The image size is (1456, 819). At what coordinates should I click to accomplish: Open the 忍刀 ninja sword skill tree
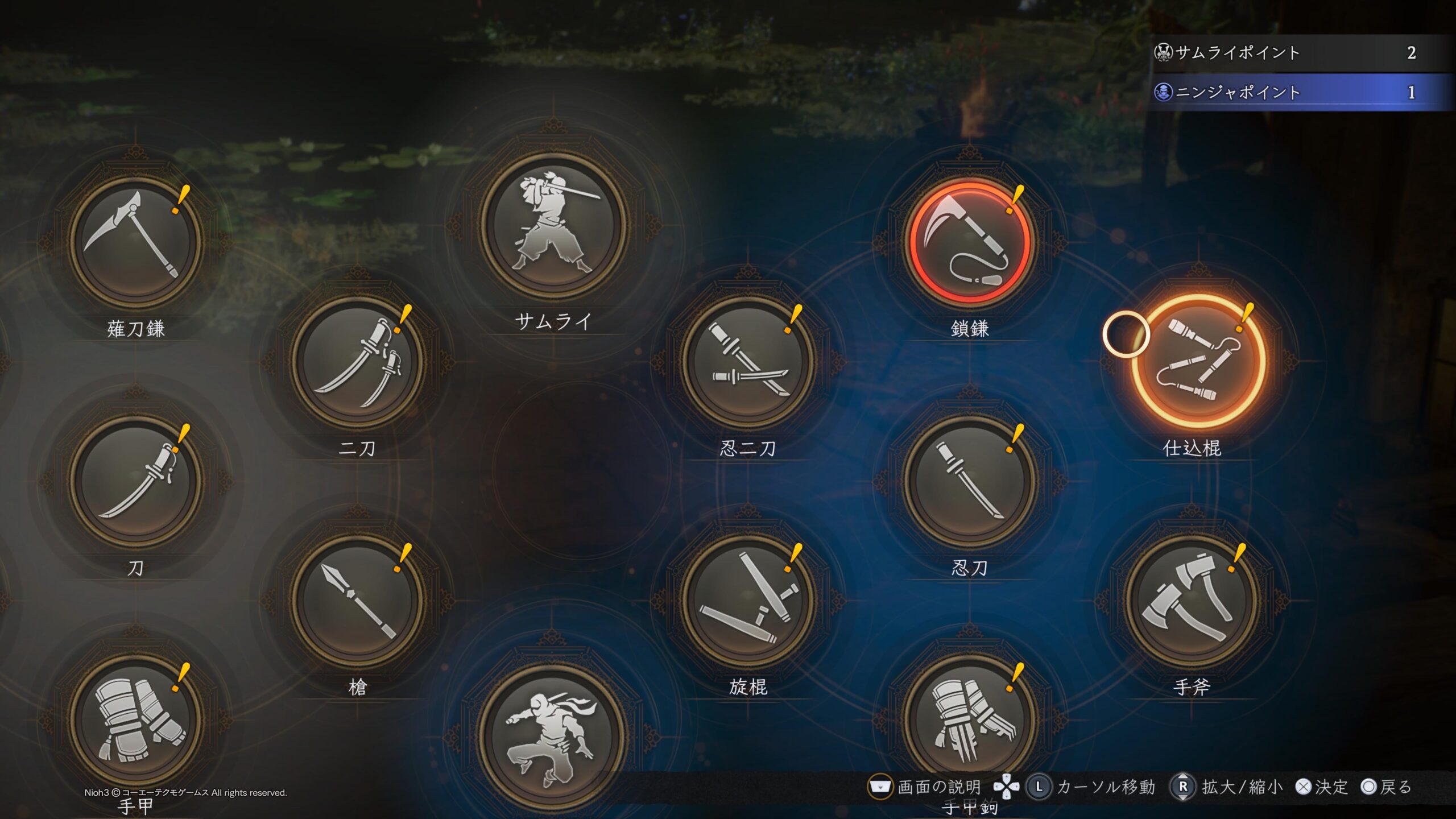(x=970, y=481)
